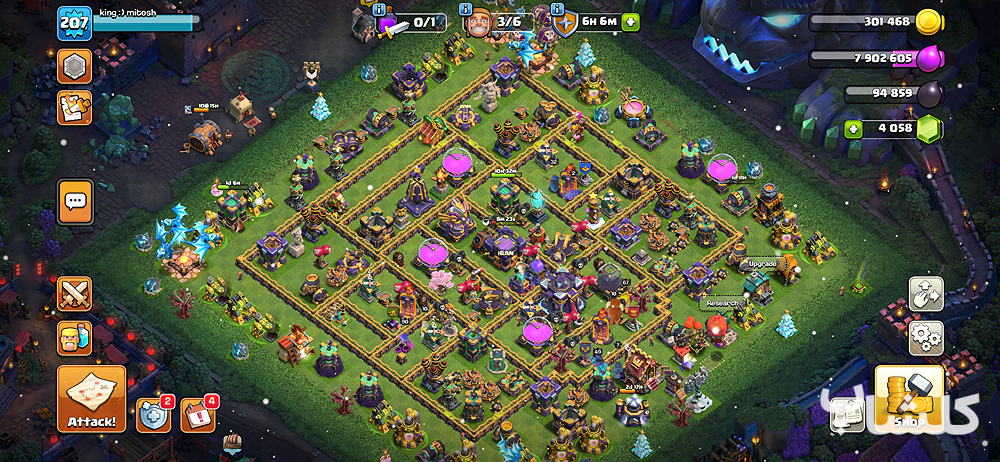1000x462 pixels.
Task: Open the settings gears menu
Action: (926, 336)
